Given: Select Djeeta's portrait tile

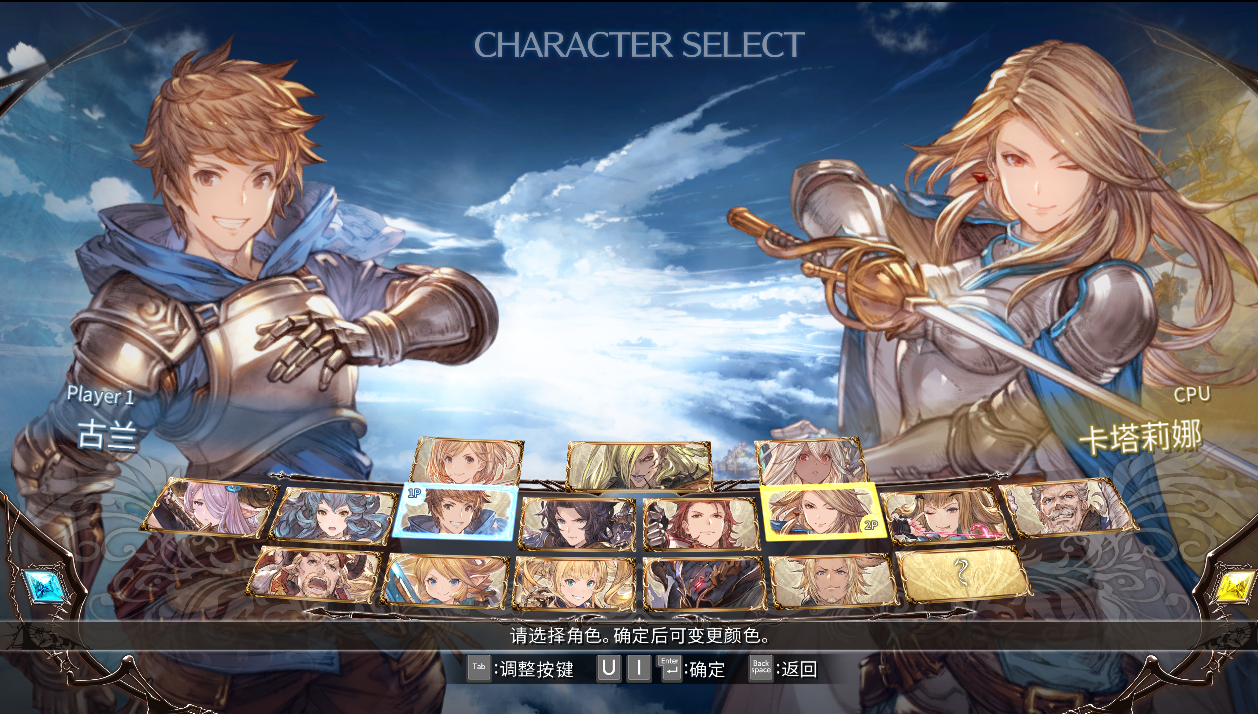Looking at the screenshot, I should click(468, 461).
